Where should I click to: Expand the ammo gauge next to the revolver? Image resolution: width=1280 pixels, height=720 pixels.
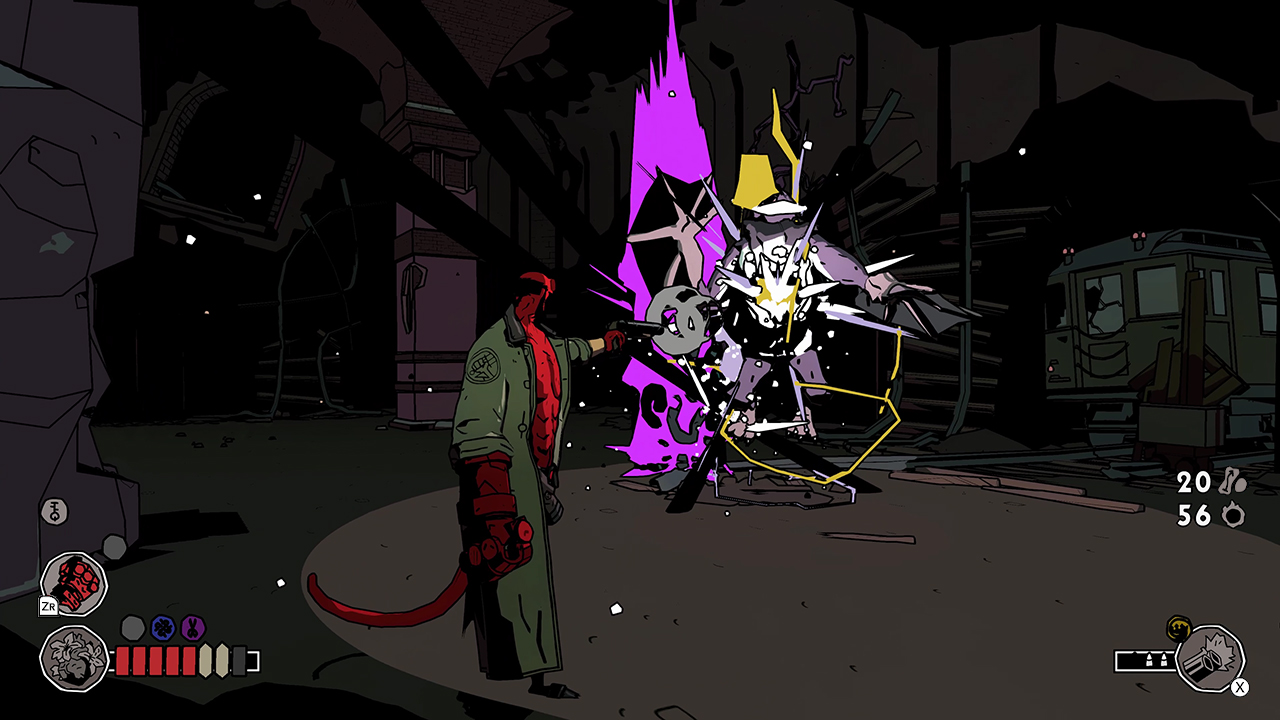1146,660
